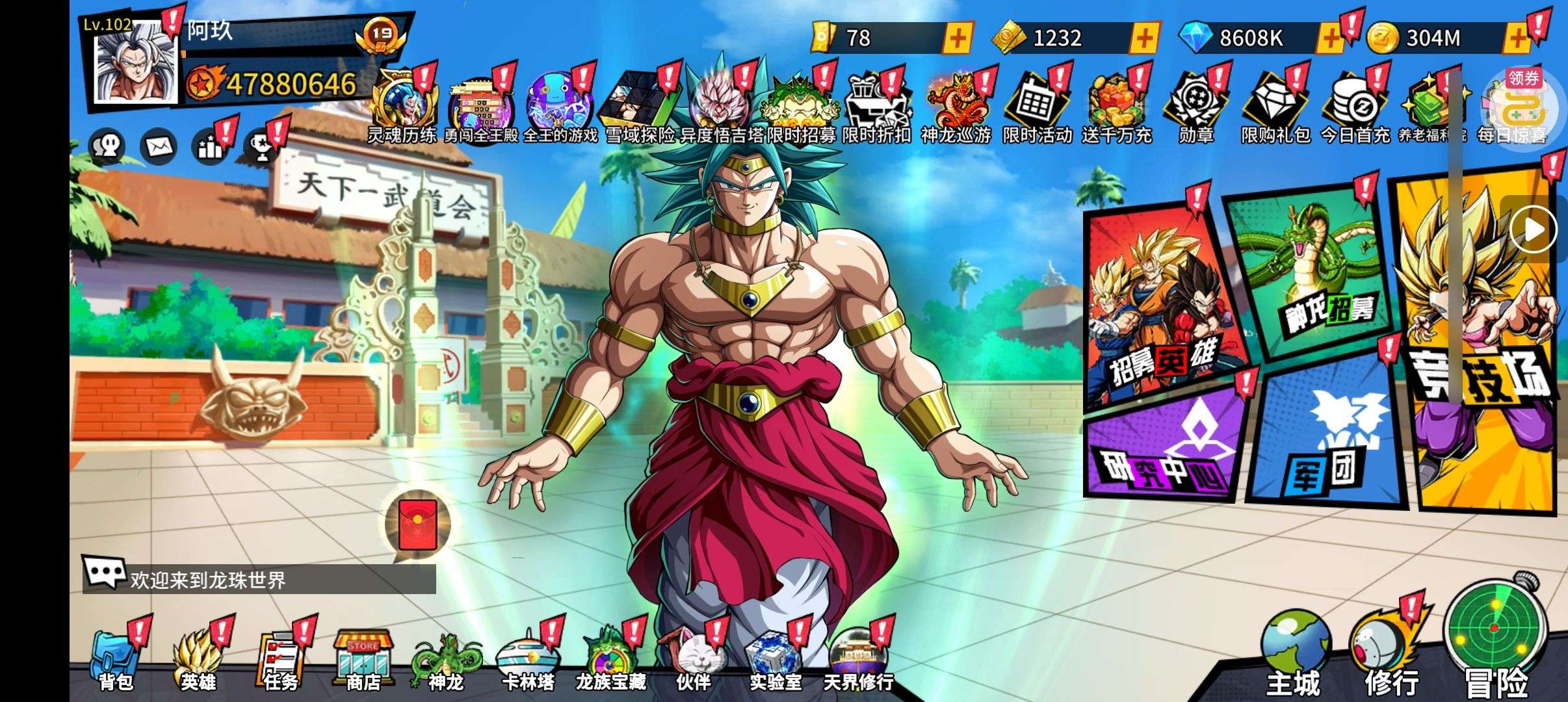Open the 任务 quest list

tap(280, 660)
